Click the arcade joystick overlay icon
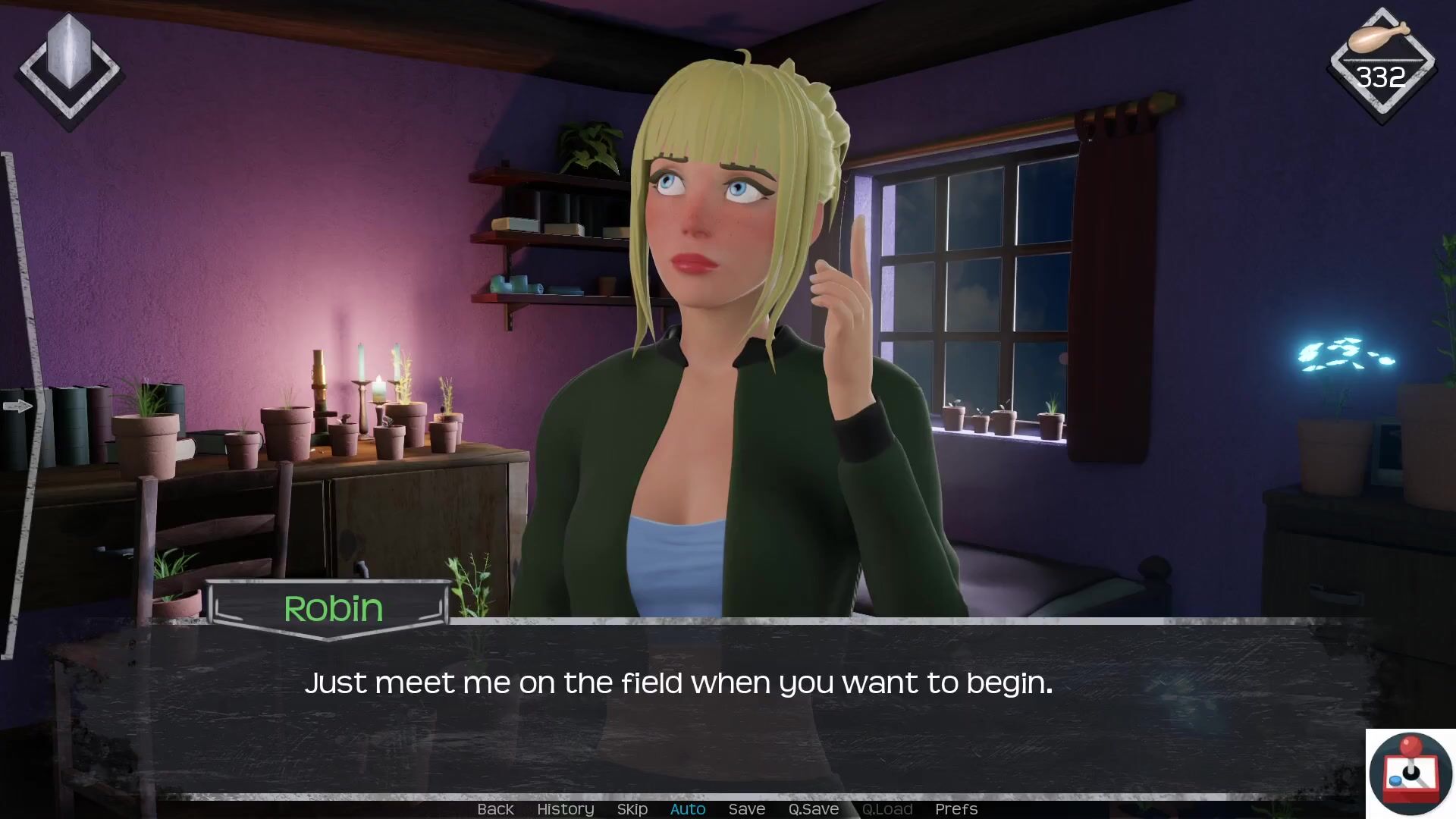1456x819 pixels. [x=1410, y=773]
